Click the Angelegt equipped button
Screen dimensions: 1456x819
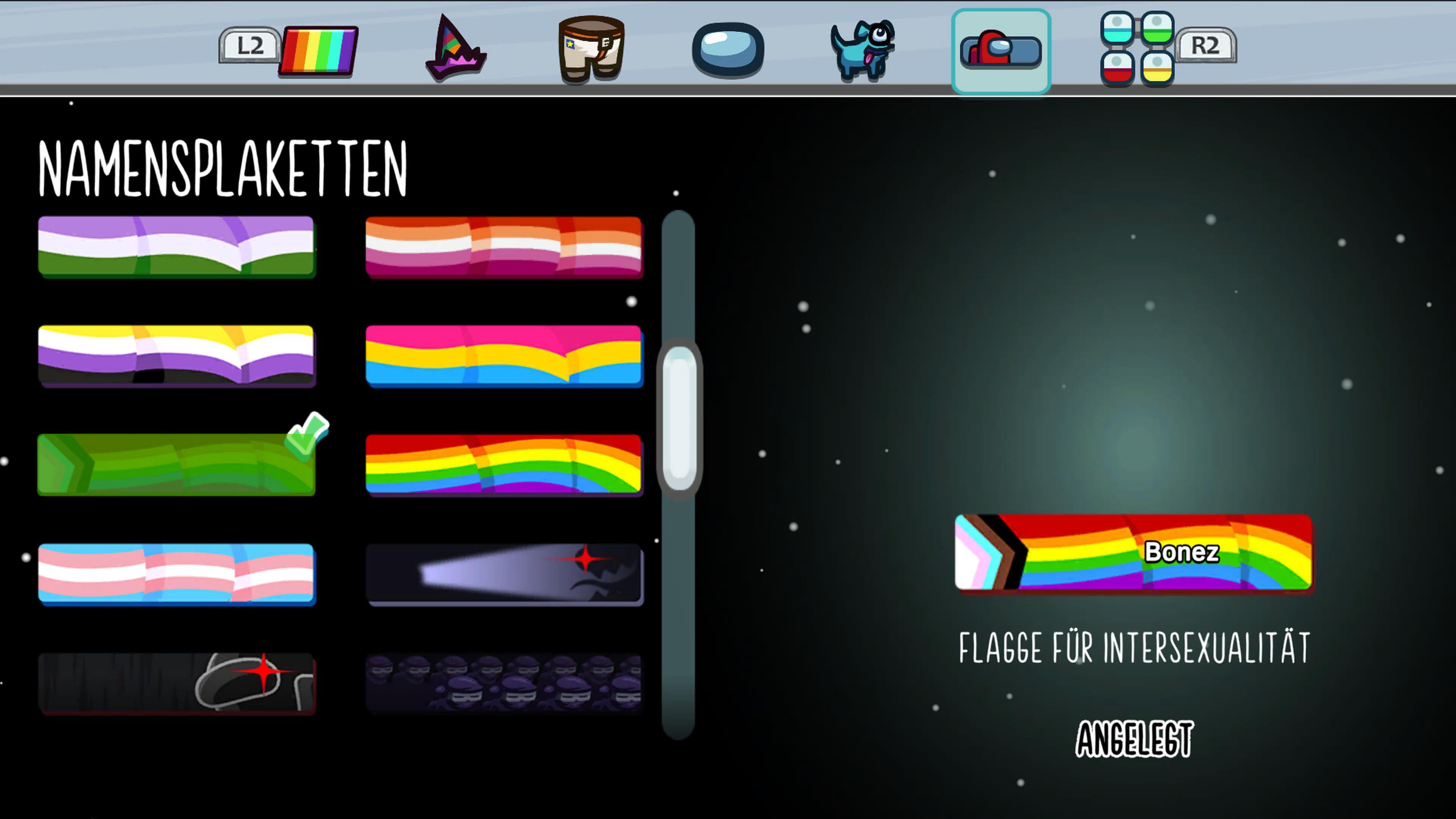[x=1134, y=739]
